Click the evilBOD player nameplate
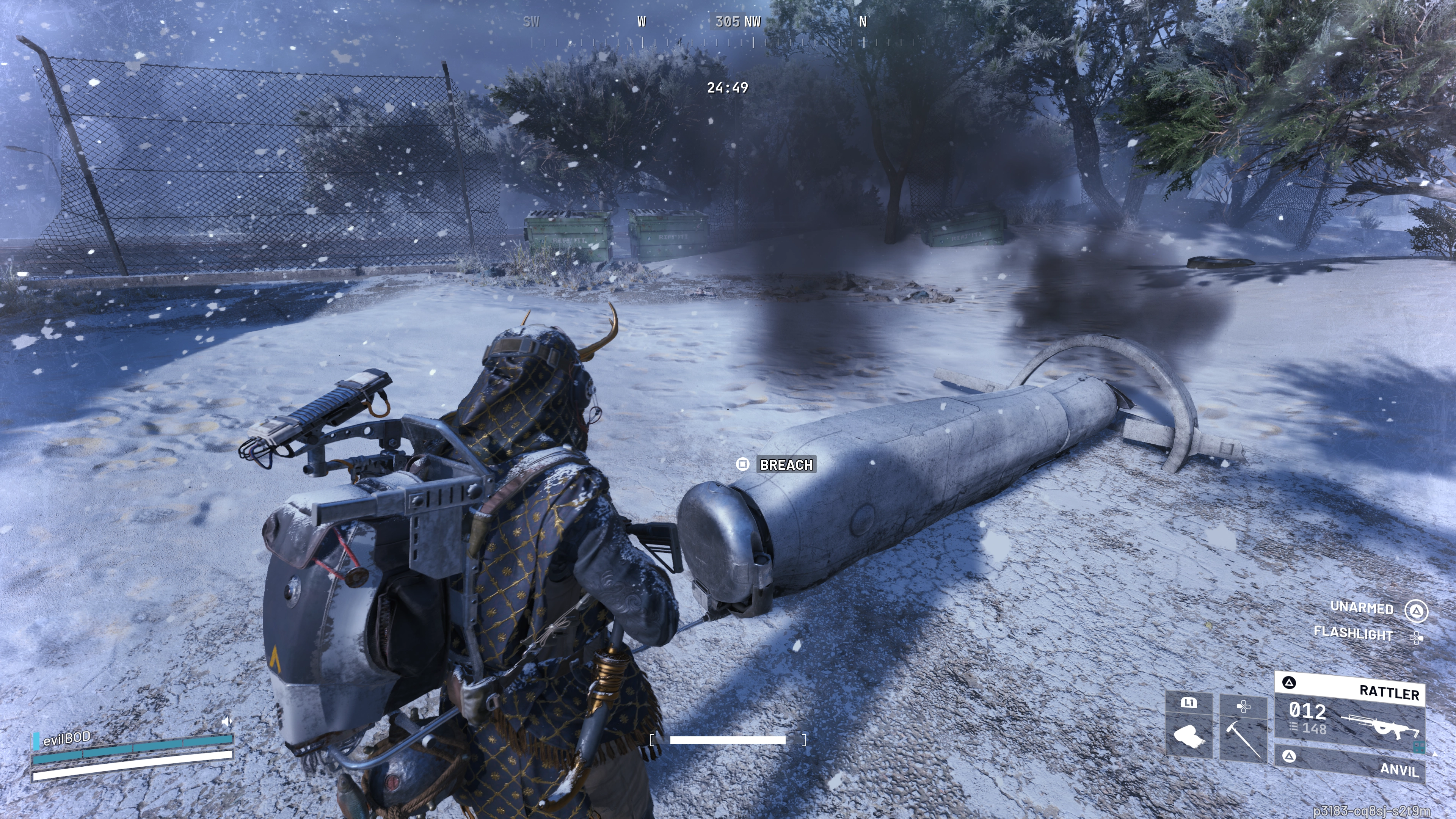The width and height of the screenshot is (1456, 819). tap(67, 738)
